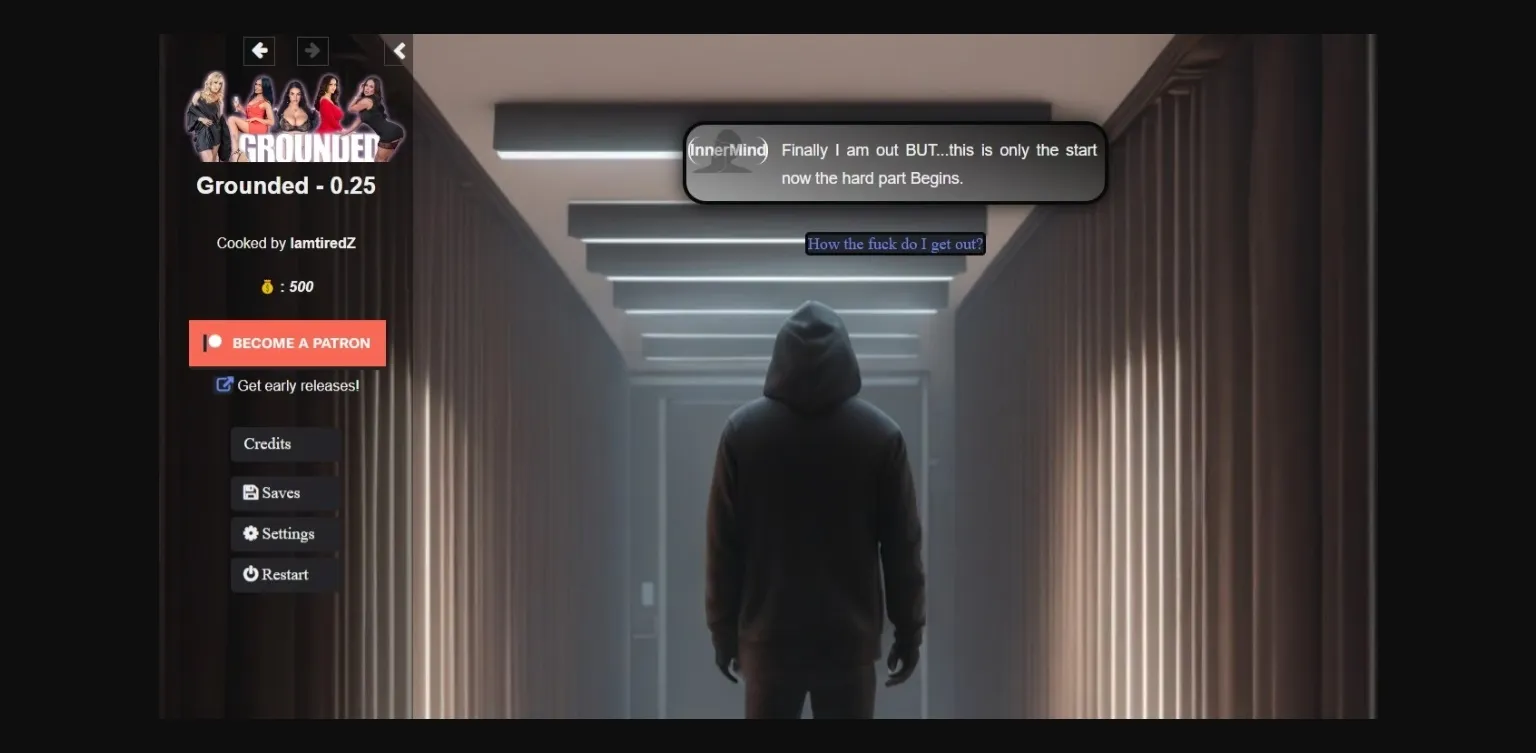Screen dimensions: 1536x753
Task: Click the external link icon before Get early releases
Action: click(x=224, y=384)
